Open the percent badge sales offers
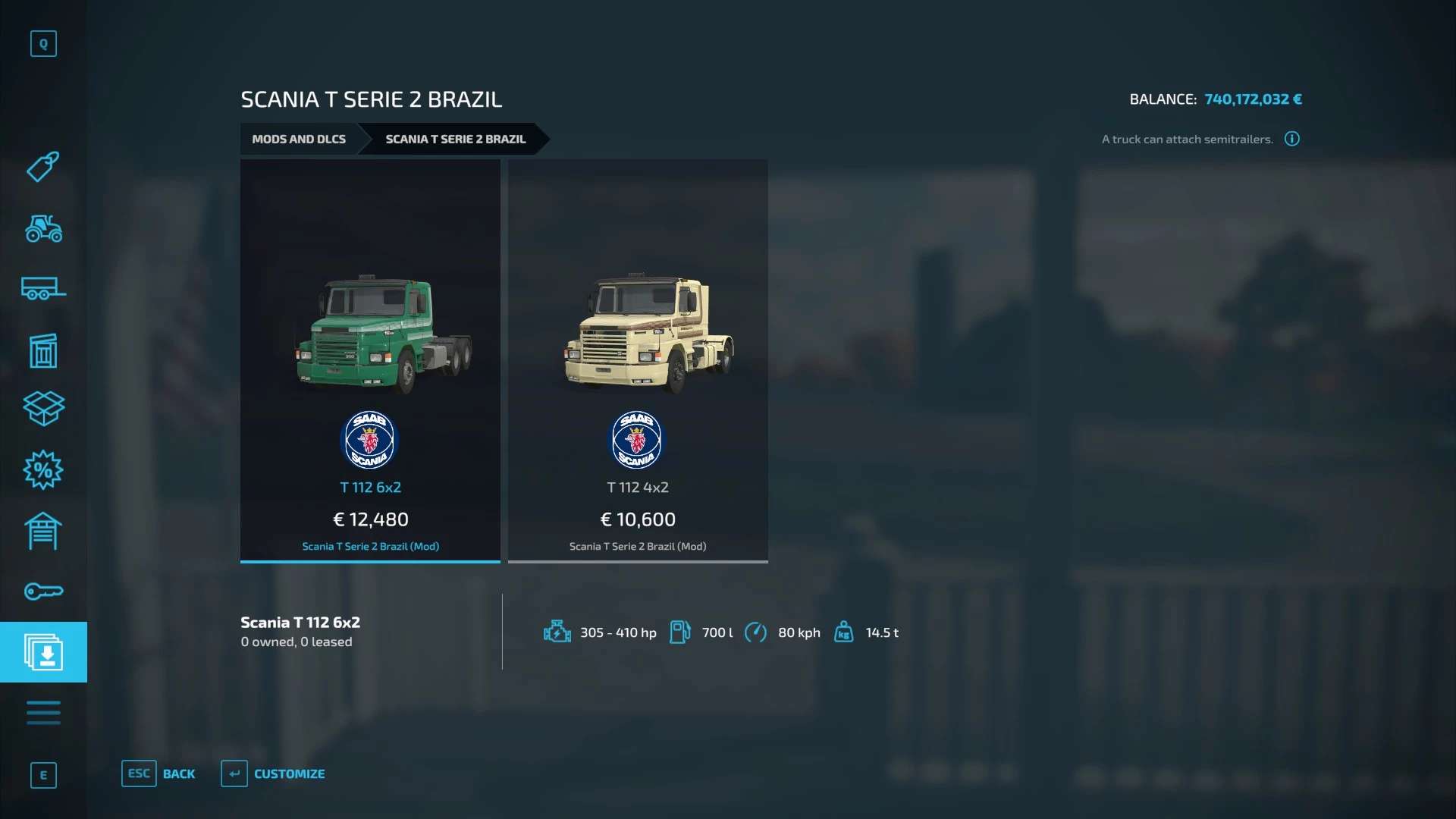The width and height of the screenshot is (1456, 819). click(x=43, y=470)
